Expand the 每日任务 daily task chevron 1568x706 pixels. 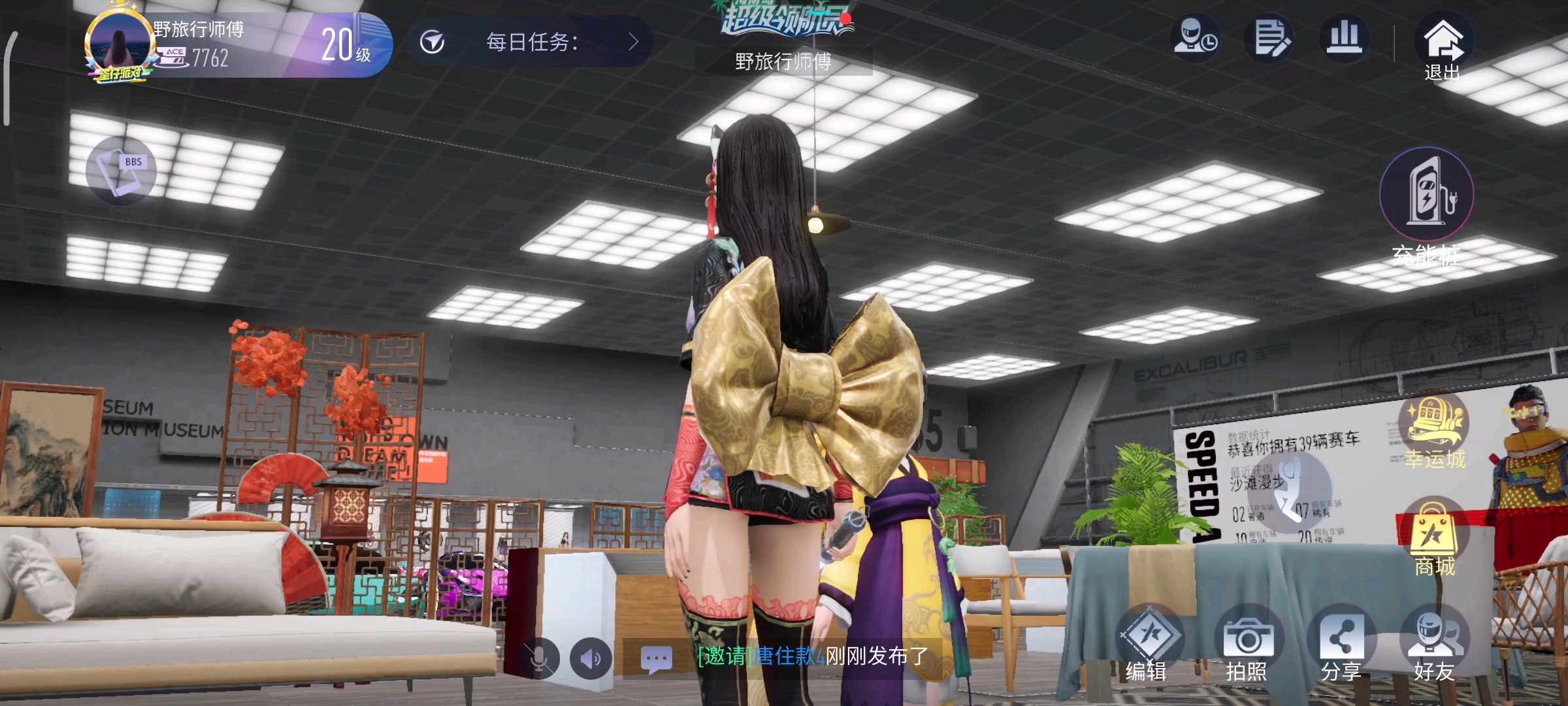[x=632, y=42]
